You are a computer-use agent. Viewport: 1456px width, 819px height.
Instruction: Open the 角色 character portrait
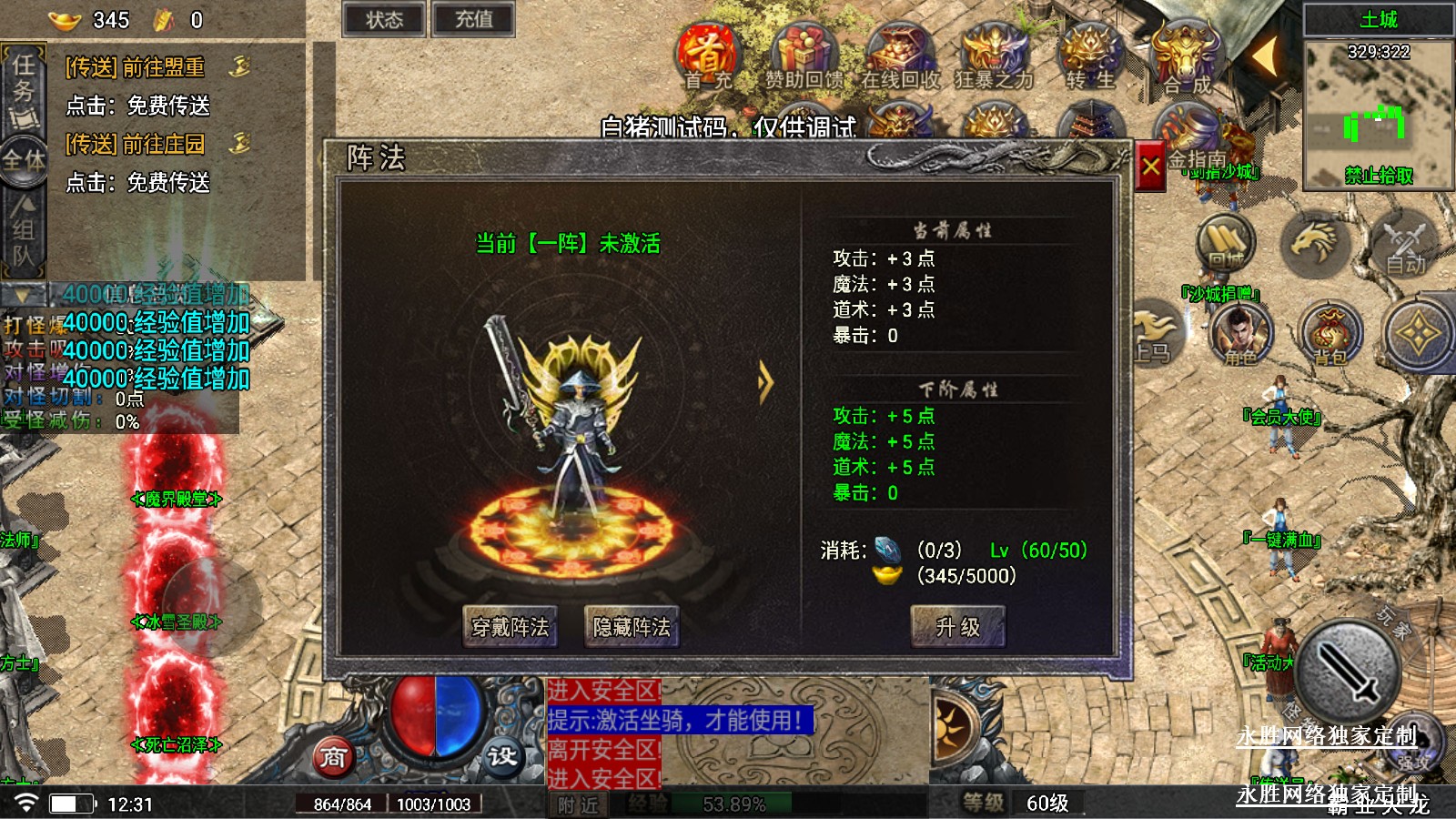pyautogui.click(x=1240, y=333)
